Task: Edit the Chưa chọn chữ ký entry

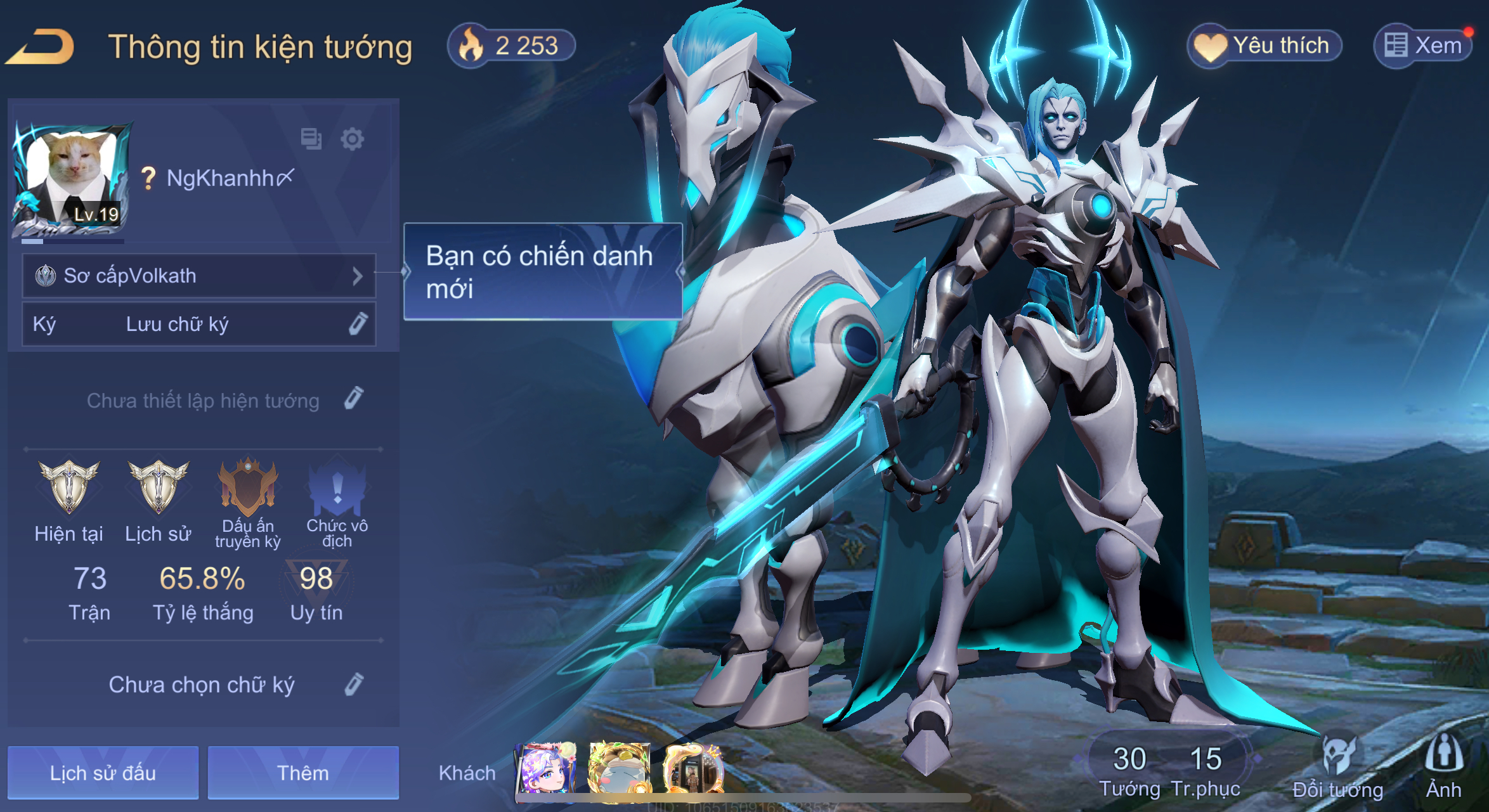Action: coord(354,685)
